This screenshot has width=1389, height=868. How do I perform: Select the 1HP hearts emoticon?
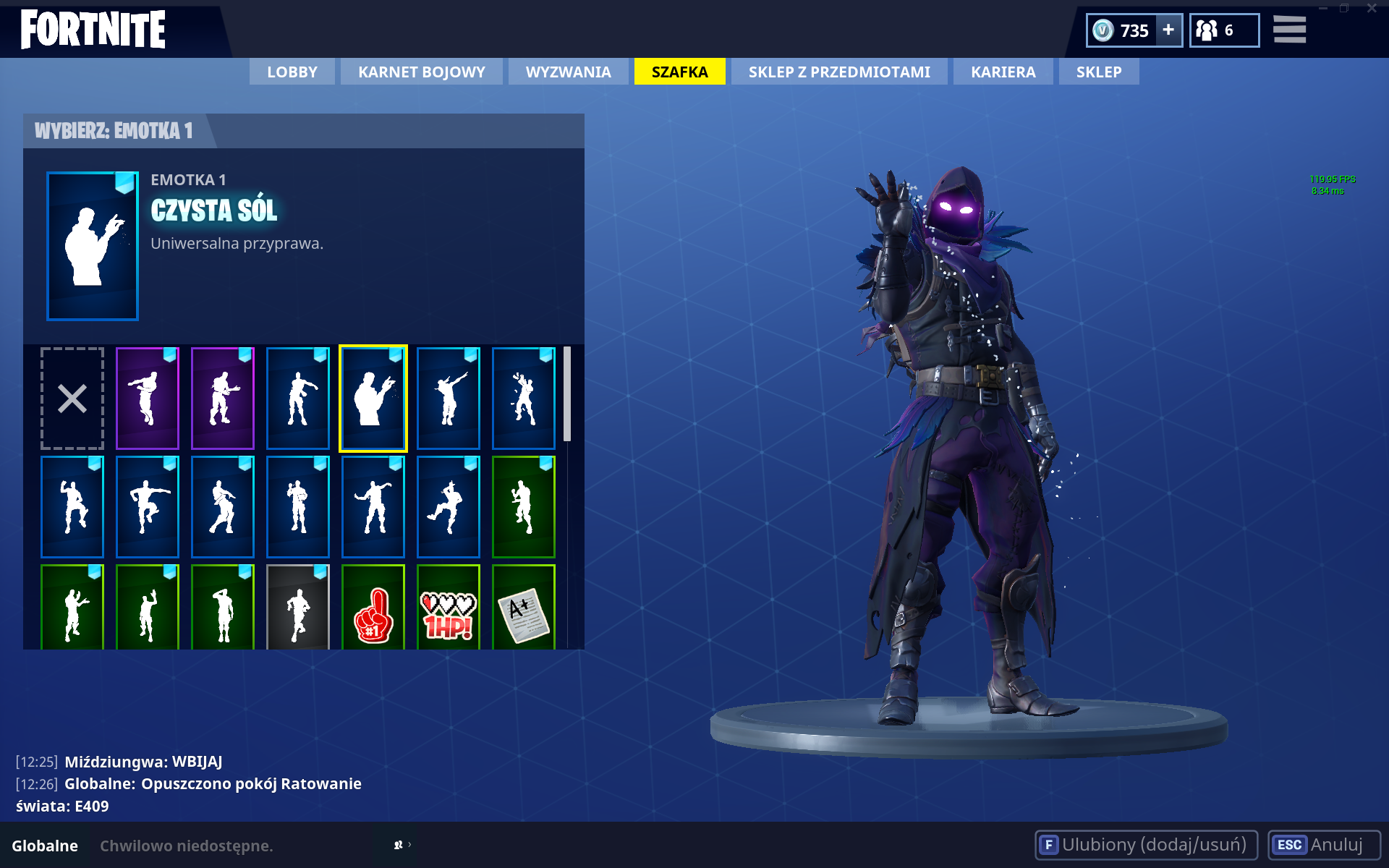449,608
